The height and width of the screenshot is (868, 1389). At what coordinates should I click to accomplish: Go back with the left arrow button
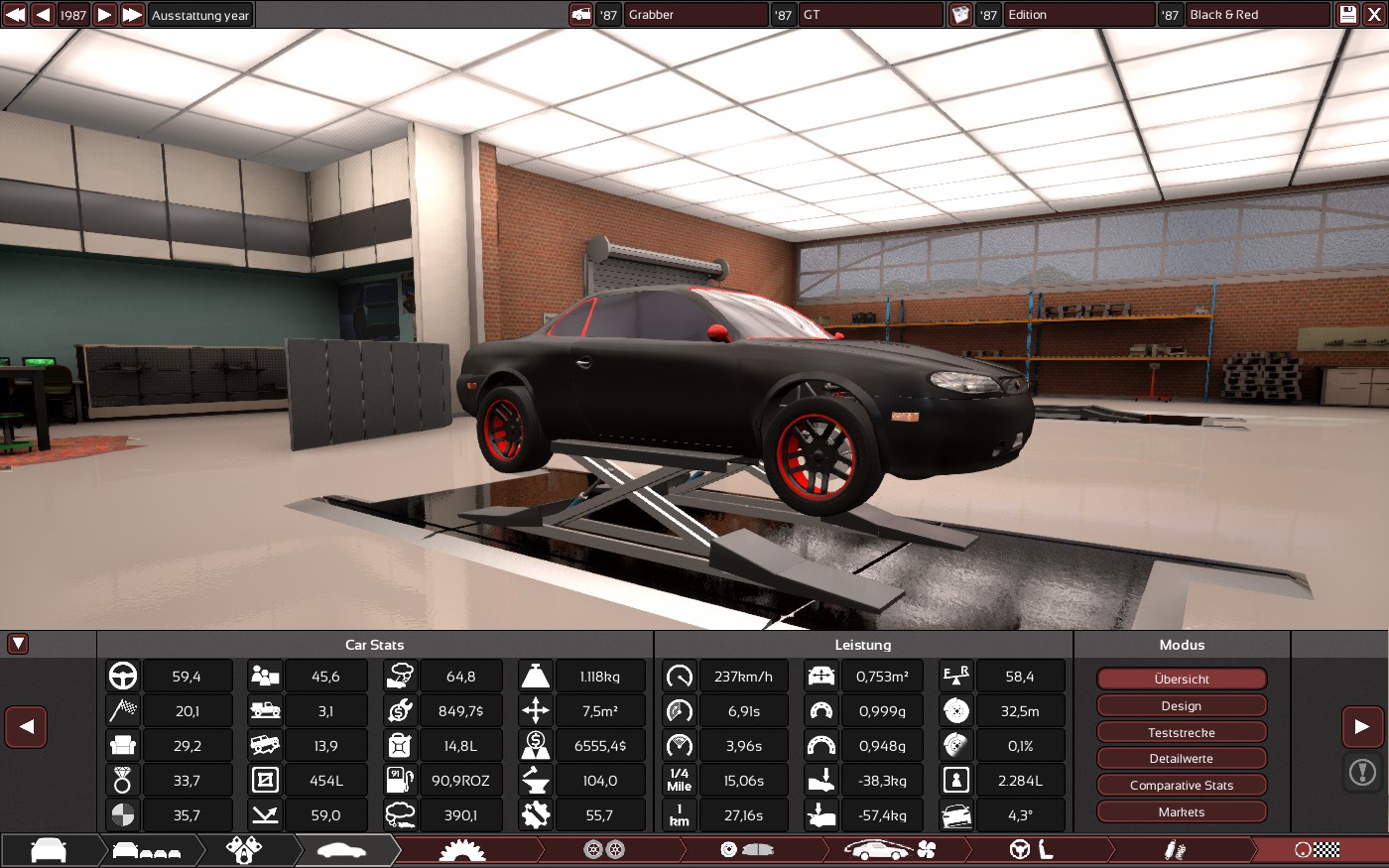pos(27,727)
